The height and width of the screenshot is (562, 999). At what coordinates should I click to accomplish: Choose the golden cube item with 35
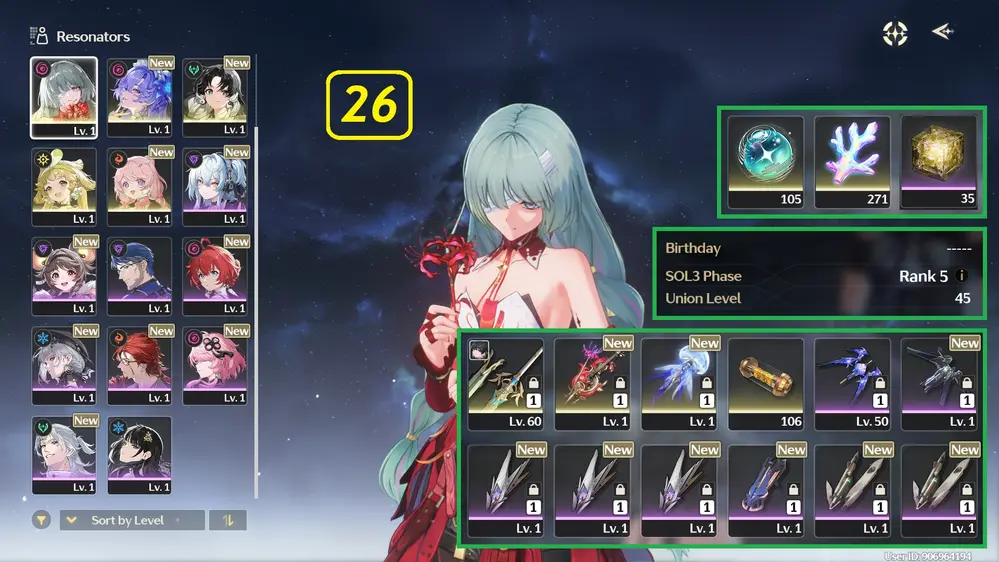pos(938,162)
